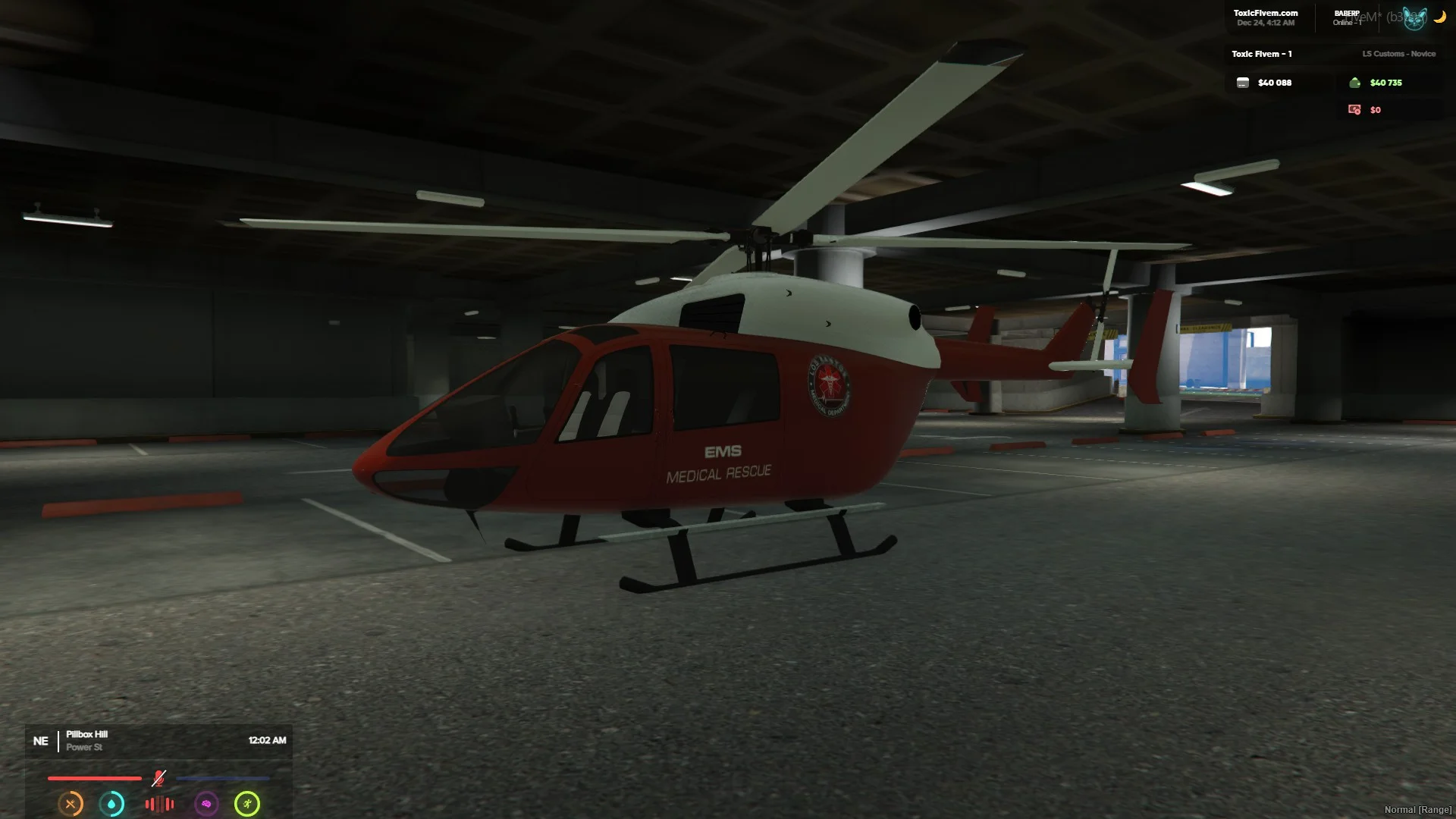Screen dimensions: 1456x819
Task: Select the orange hunger status icon
Action: (x=71, y=804)
